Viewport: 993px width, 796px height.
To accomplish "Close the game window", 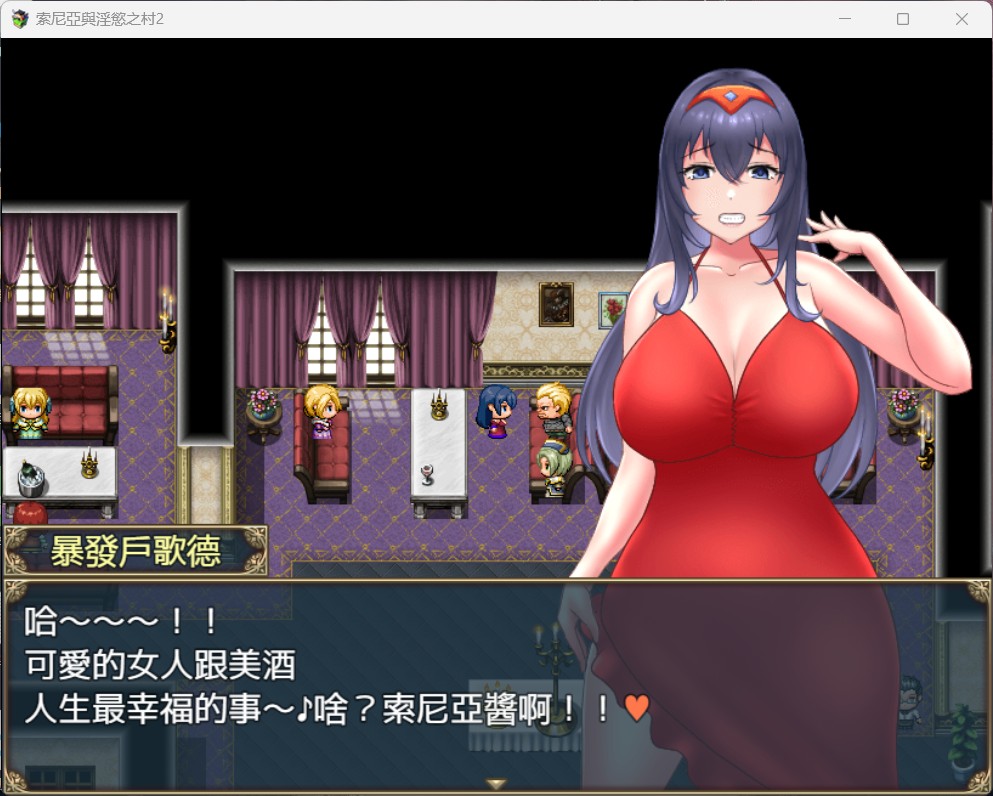I will coord(961,19).
